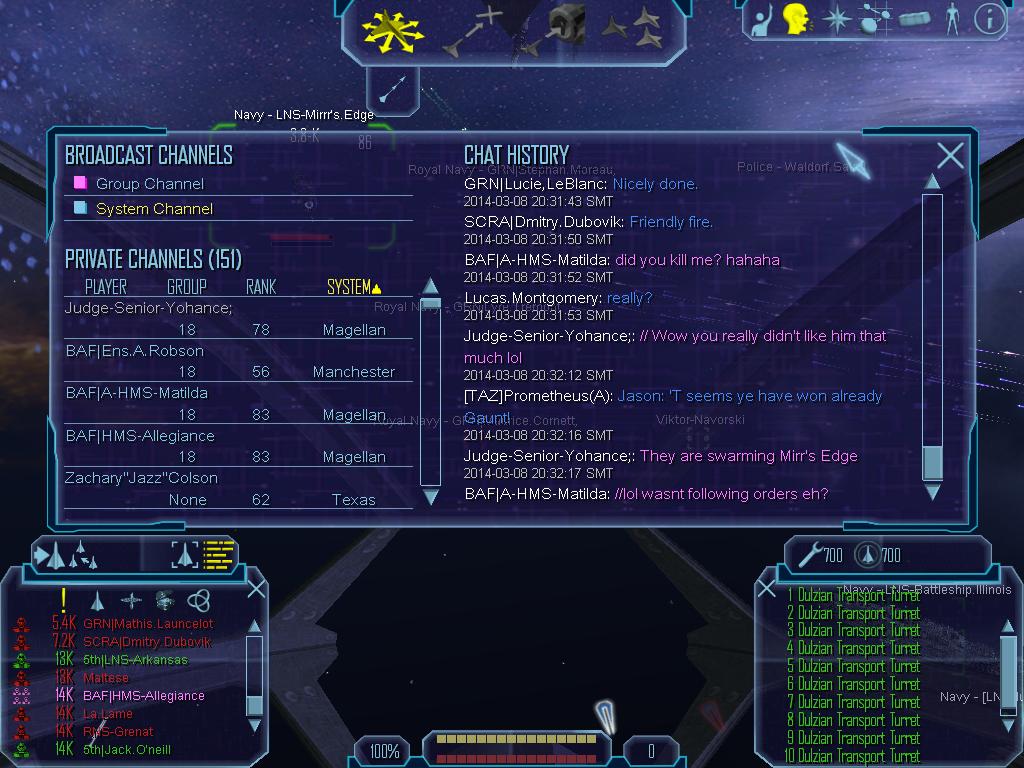
Task: Sort private channels by System column
Action: point(353,287)
